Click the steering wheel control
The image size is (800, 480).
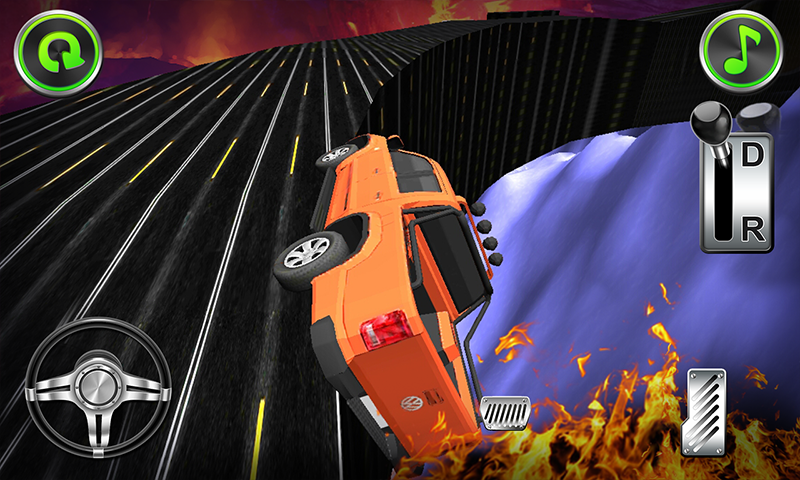pos(97,388)
